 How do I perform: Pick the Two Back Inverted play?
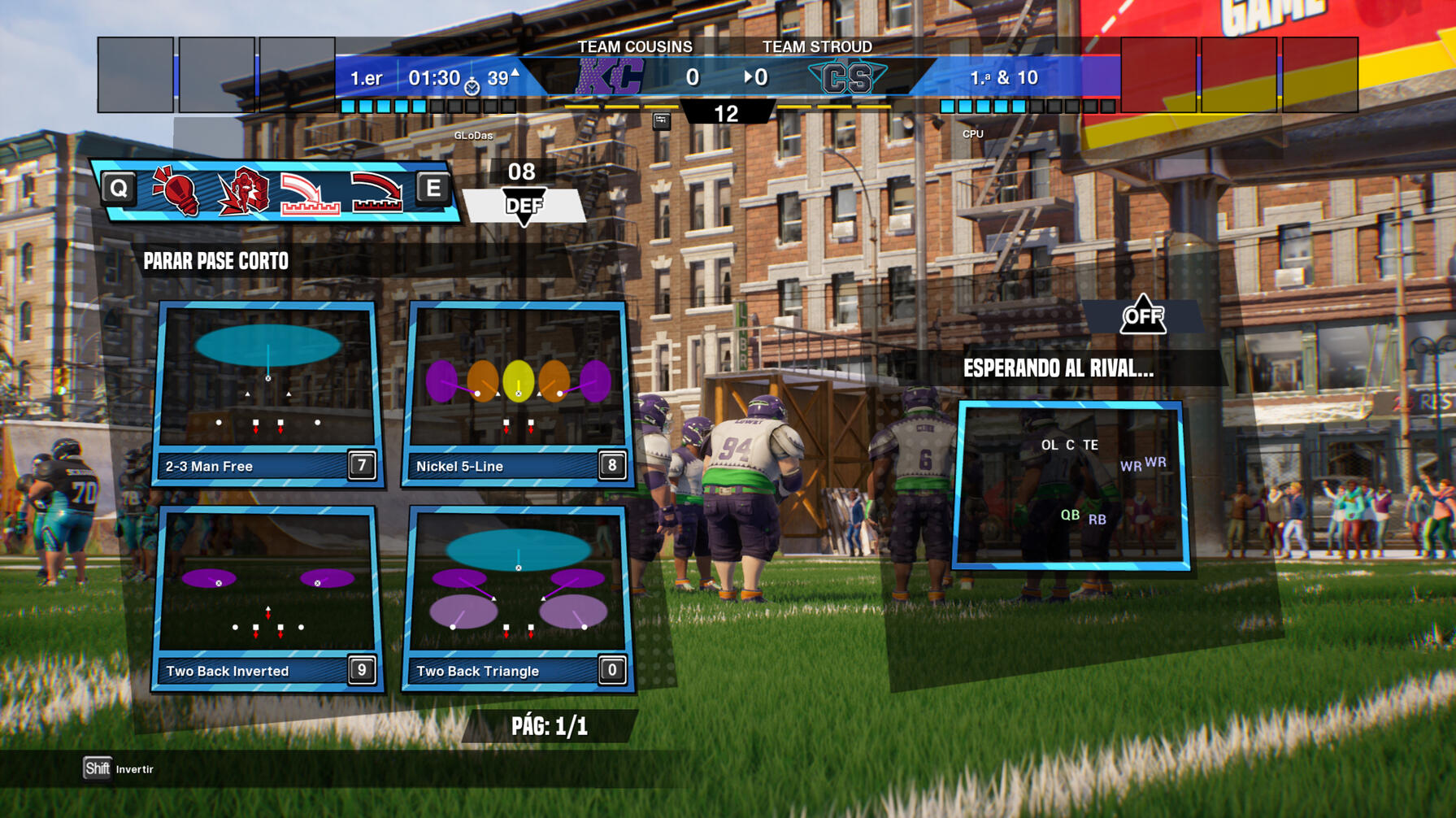267,598
